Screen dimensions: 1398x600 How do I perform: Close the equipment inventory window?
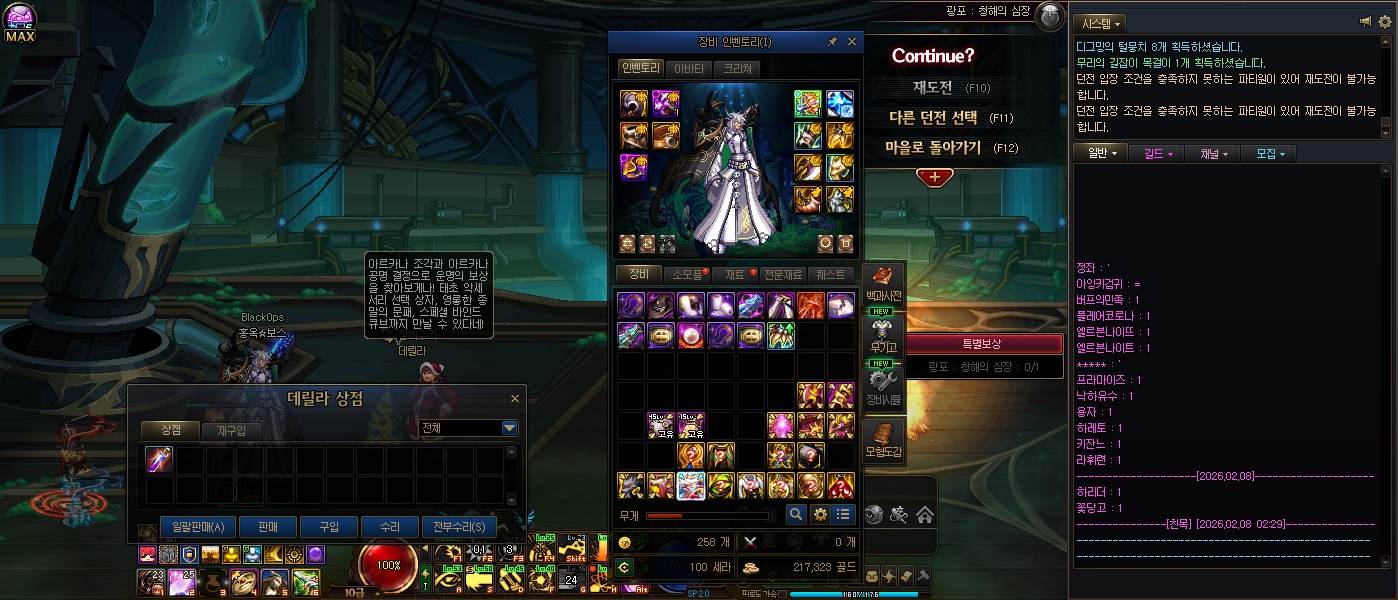coord(852,42)
